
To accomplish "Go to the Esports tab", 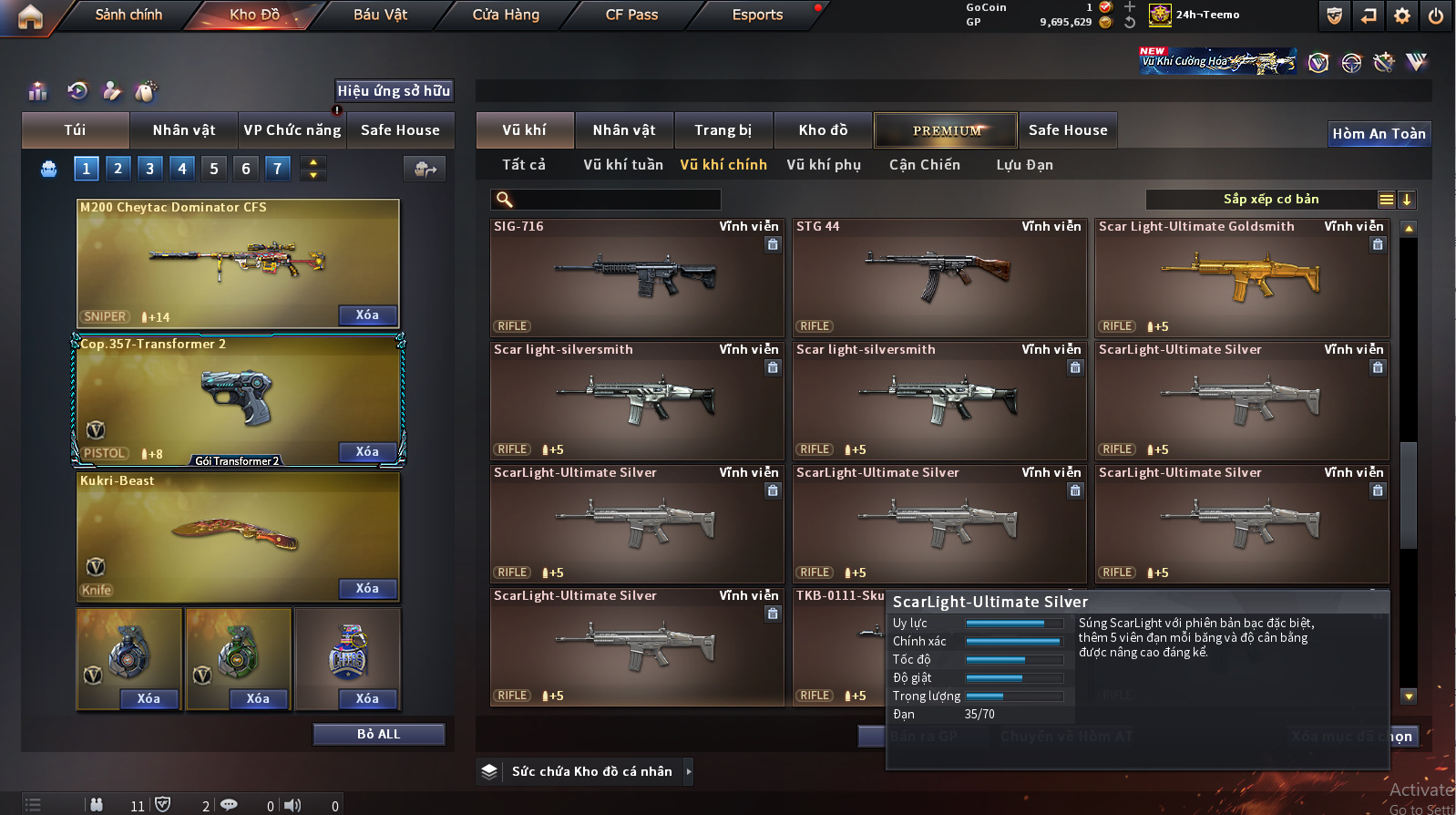I will tap(757, 15).
